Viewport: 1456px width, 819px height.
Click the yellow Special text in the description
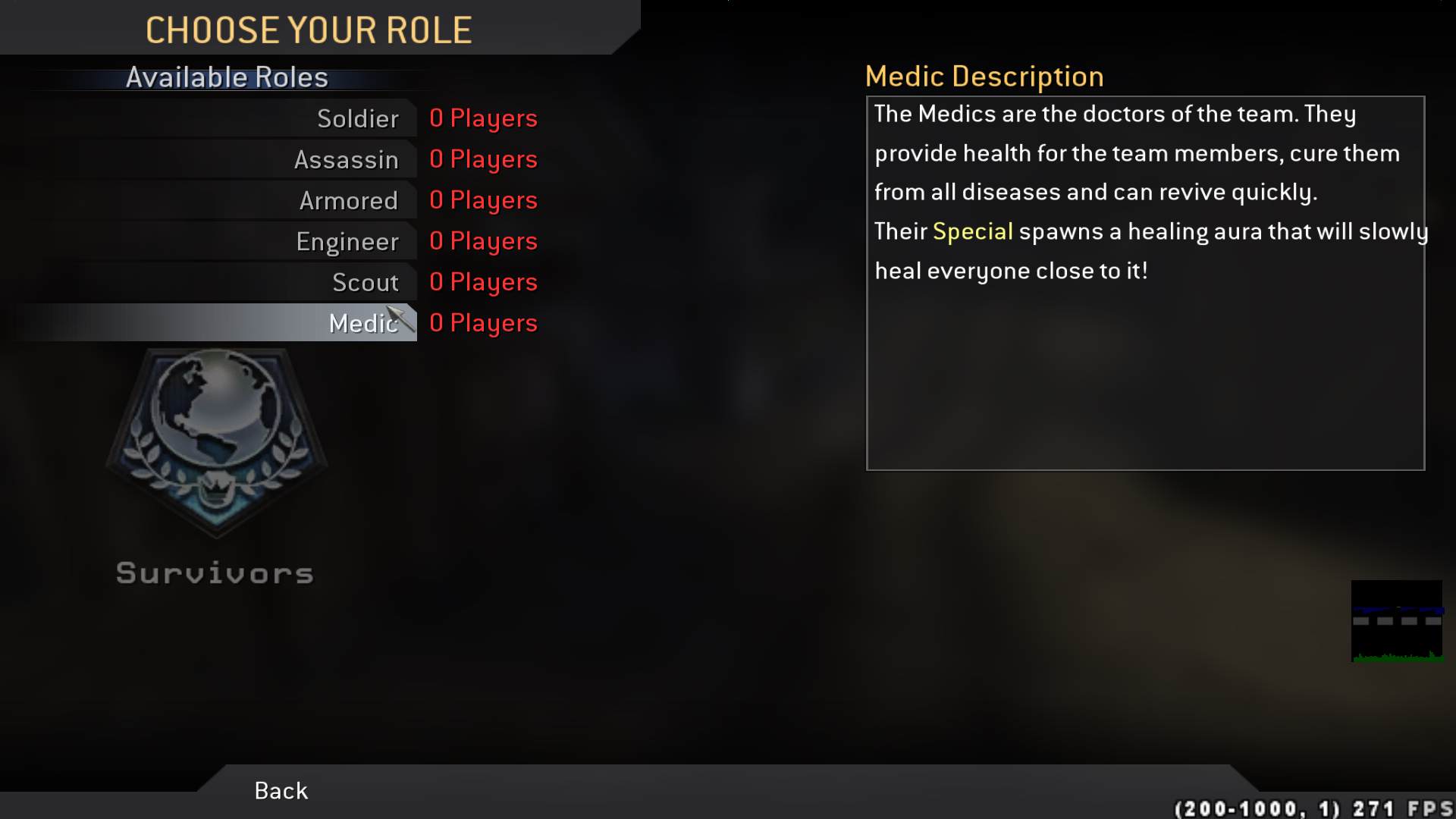[973, 231]
